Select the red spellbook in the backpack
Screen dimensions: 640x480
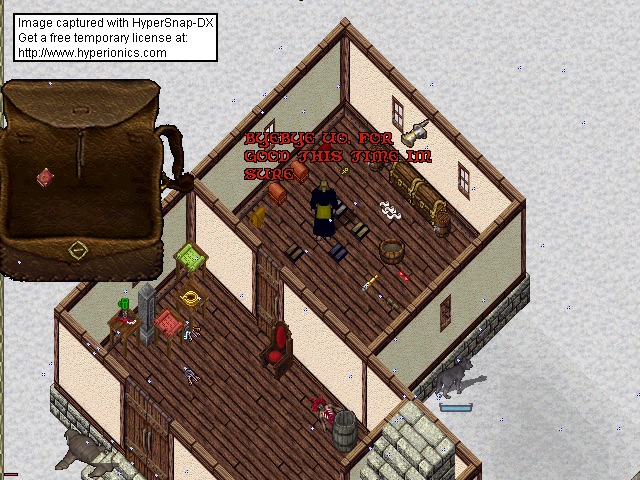point(45,177)
